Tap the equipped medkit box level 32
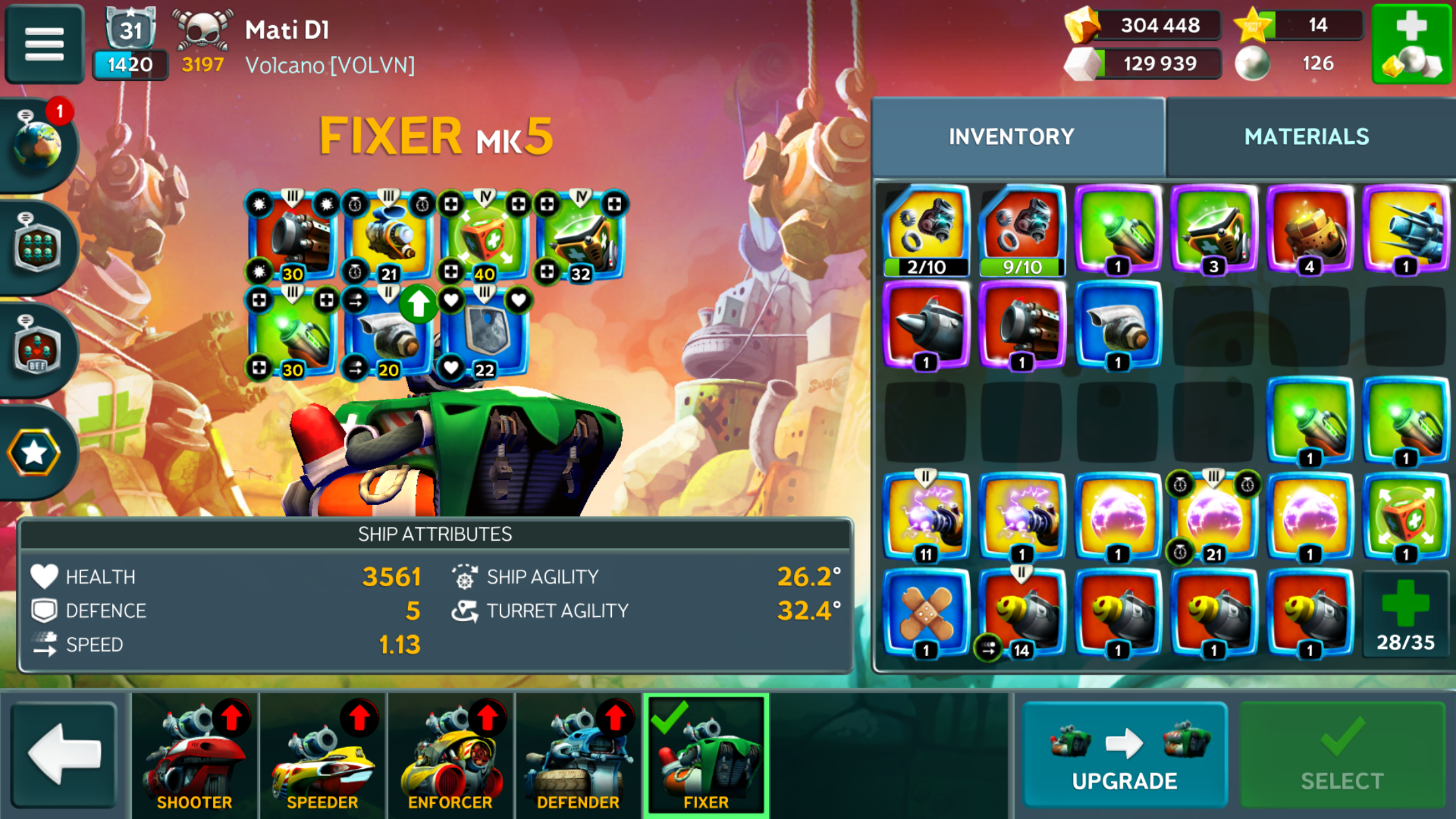Viewport: 1456px width, 819px height. click(580, 237)
